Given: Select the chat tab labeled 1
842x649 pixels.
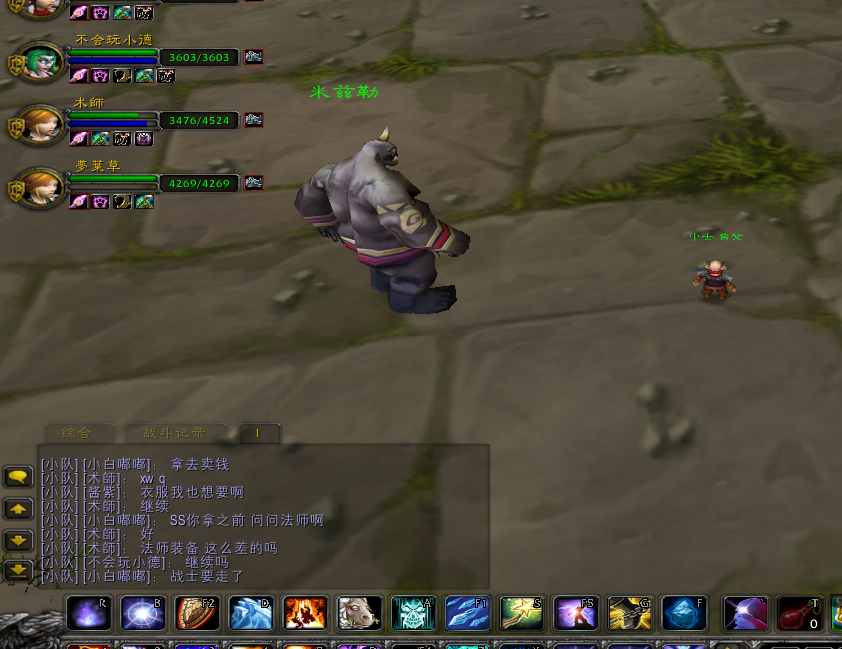Looking at the screenshot, I should (258, 433).
